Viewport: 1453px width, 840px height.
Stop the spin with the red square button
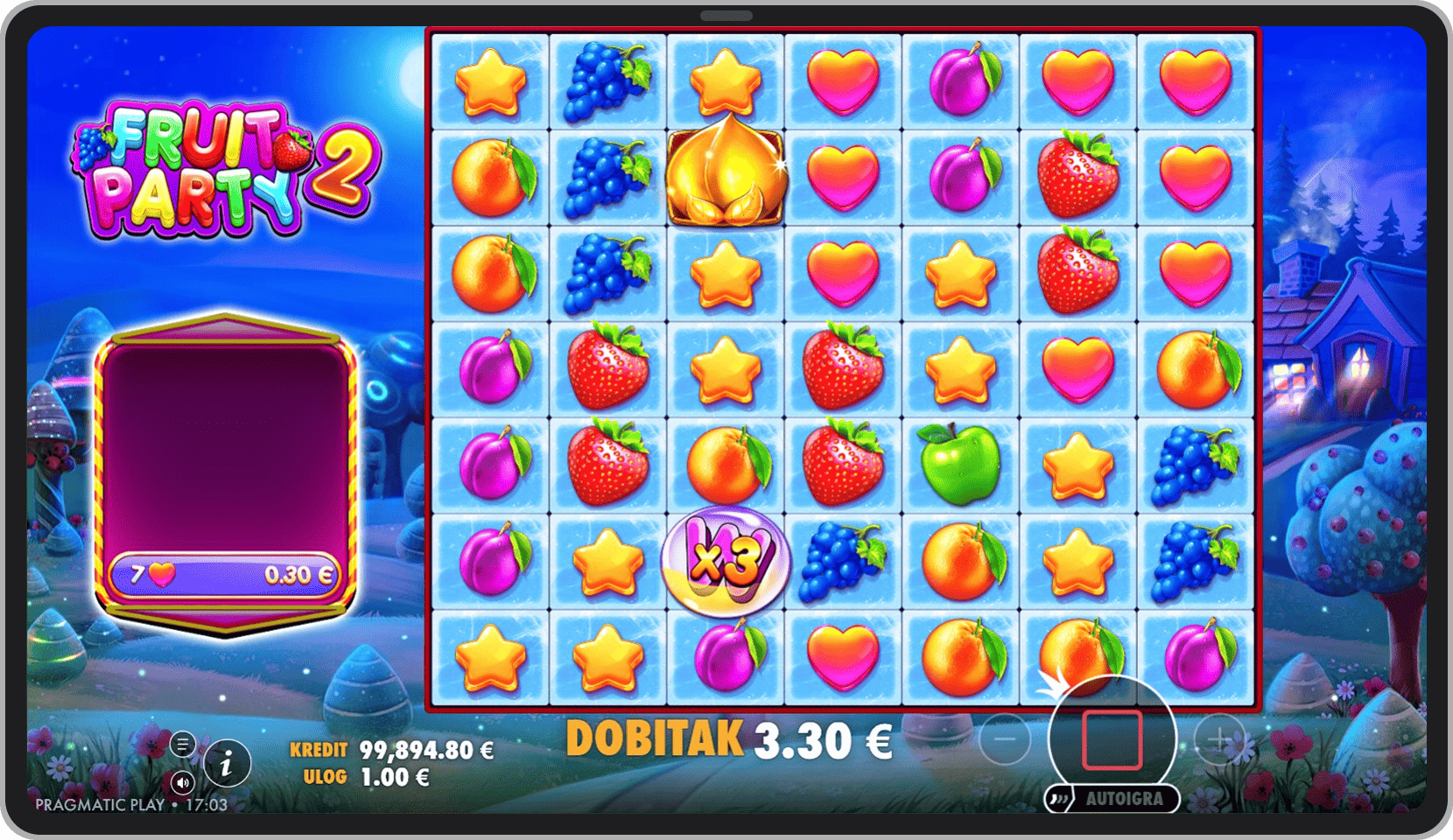(1112, 739)
